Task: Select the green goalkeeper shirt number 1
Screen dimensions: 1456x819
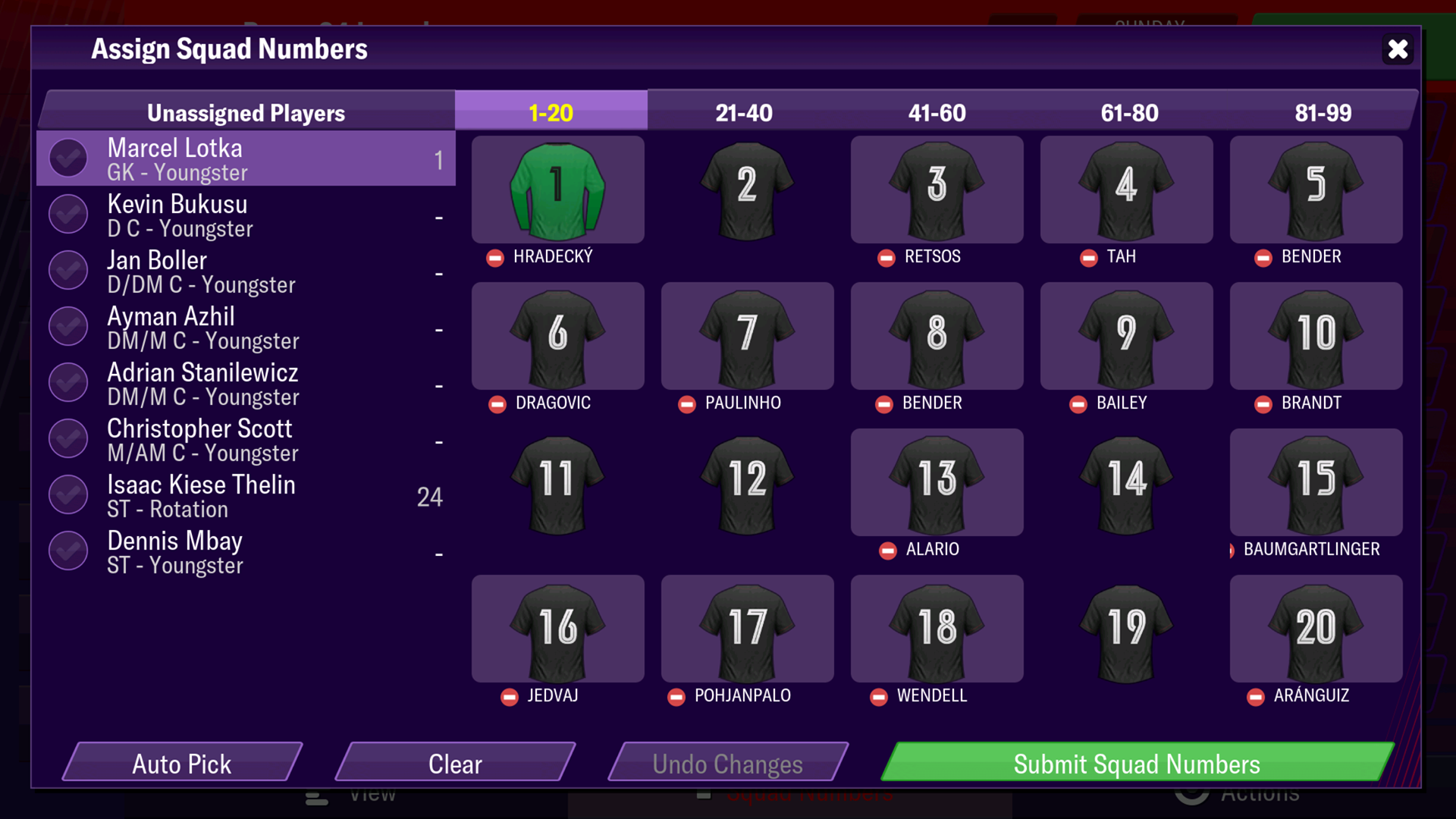Action: click(556, 190)
